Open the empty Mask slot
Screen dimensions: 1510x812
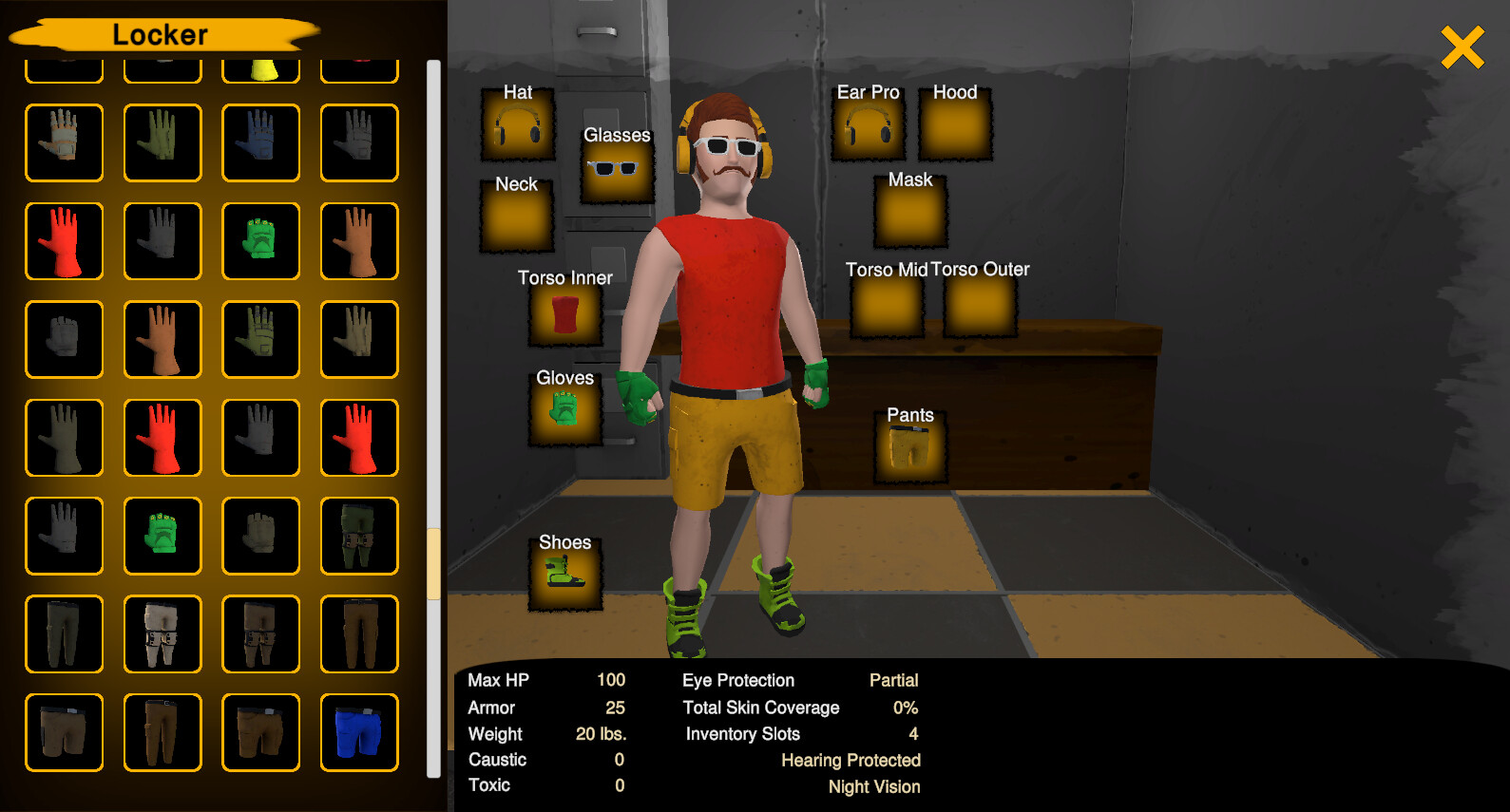coord(908,215)
